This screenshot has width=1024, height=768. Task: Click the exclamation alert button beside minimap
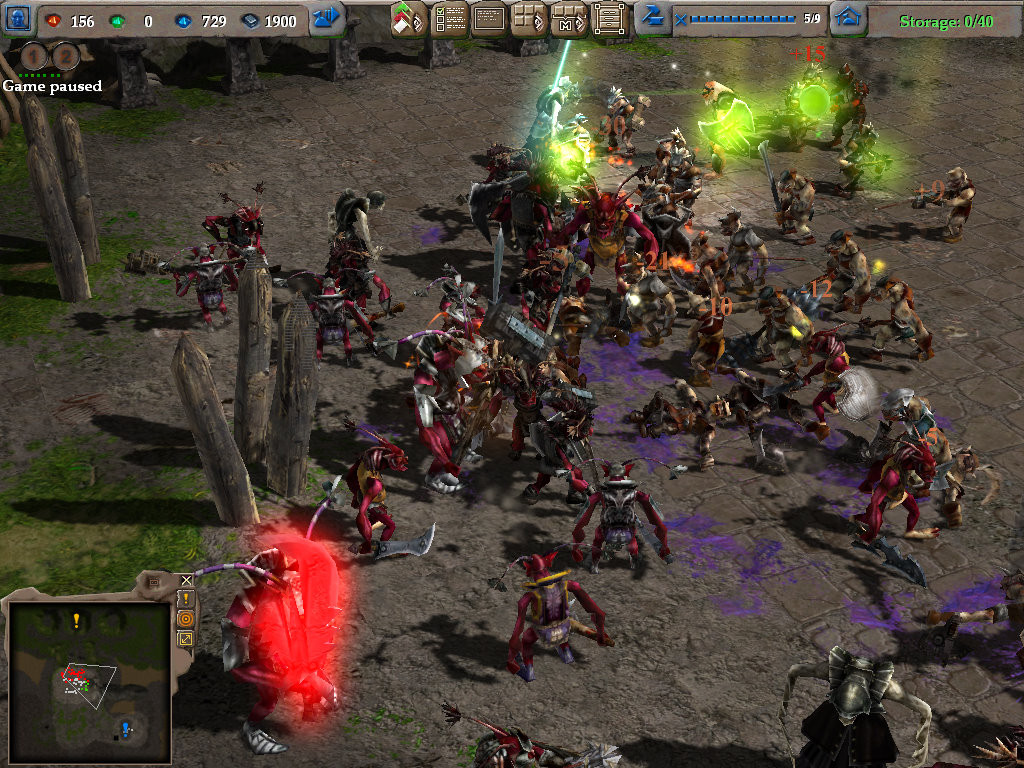185,599
